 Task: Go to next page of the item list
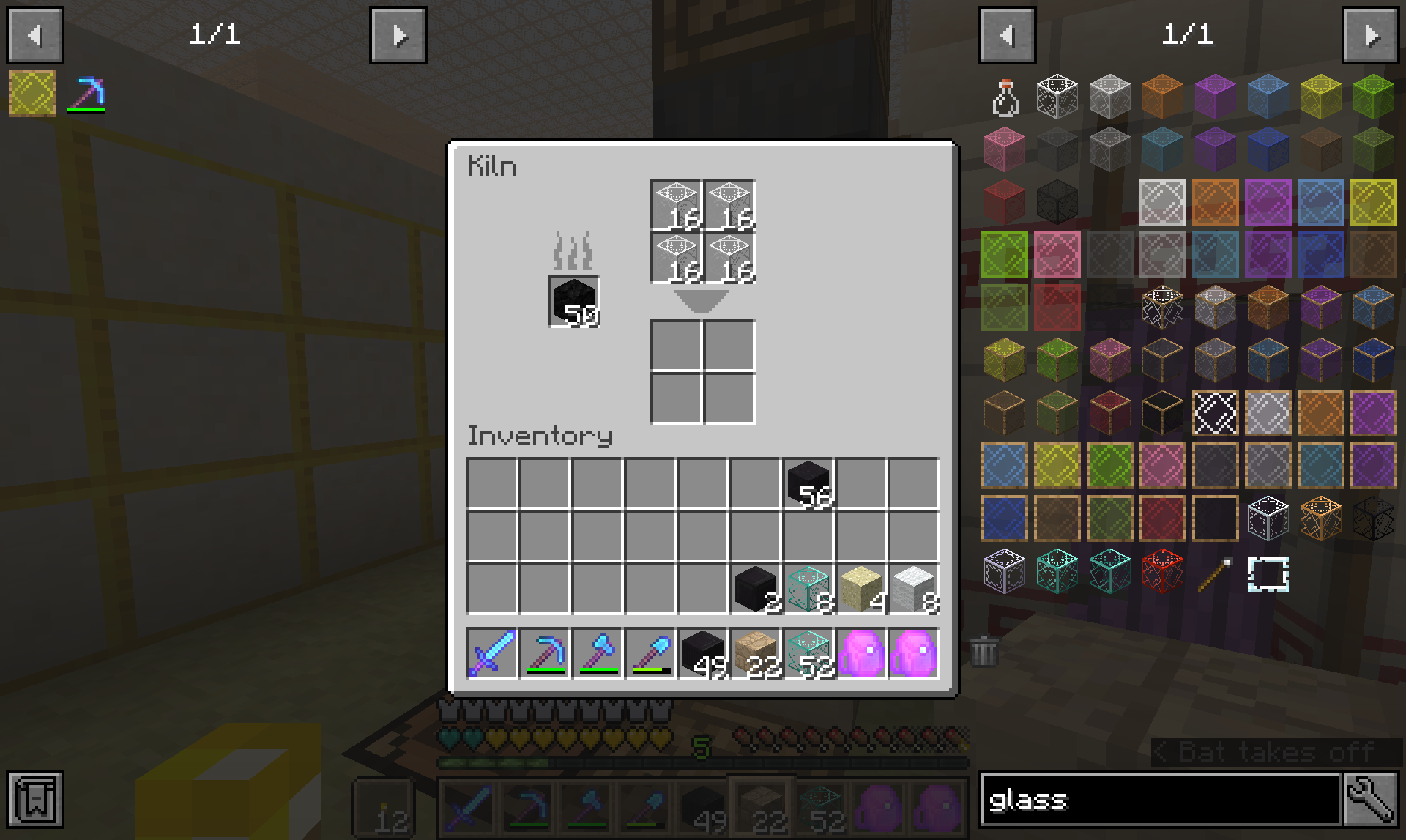[x=1370, y=34]
